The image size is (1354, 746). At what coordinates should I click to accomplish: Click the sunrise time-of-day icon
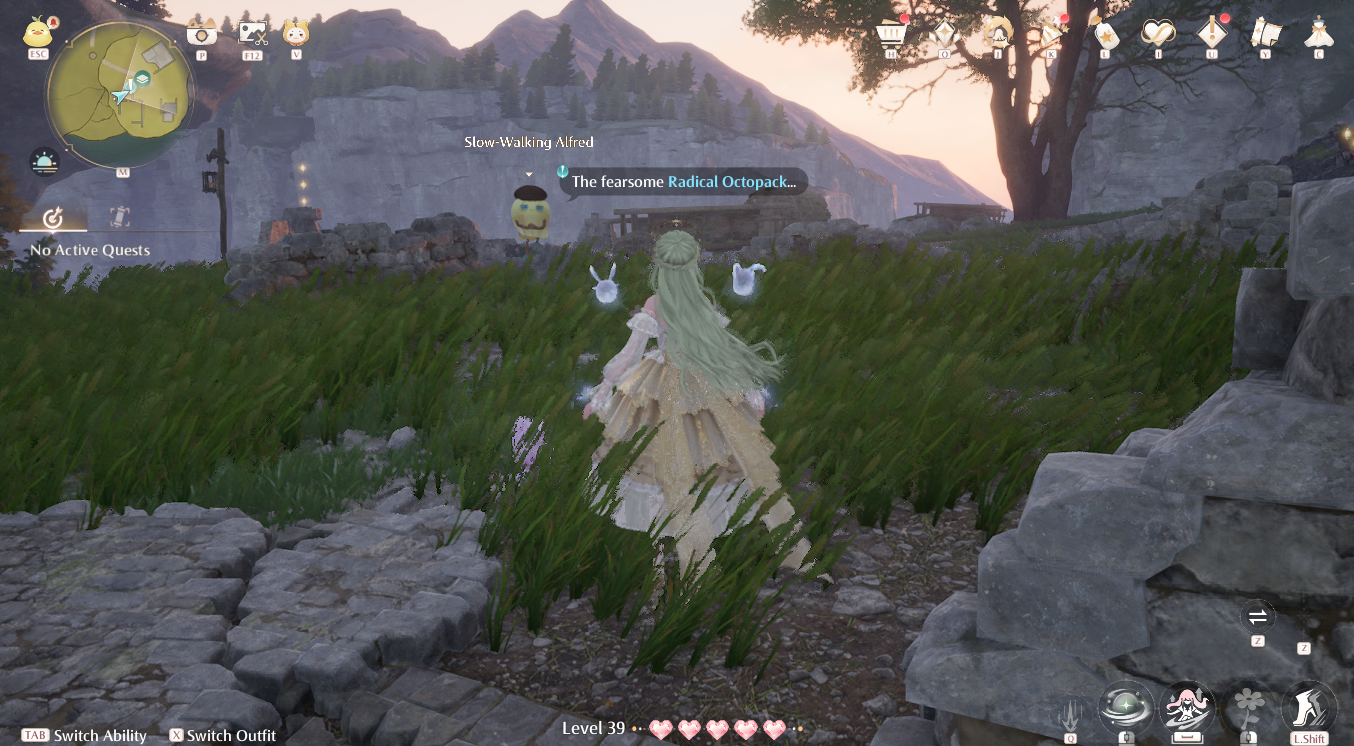pos(45,162)
